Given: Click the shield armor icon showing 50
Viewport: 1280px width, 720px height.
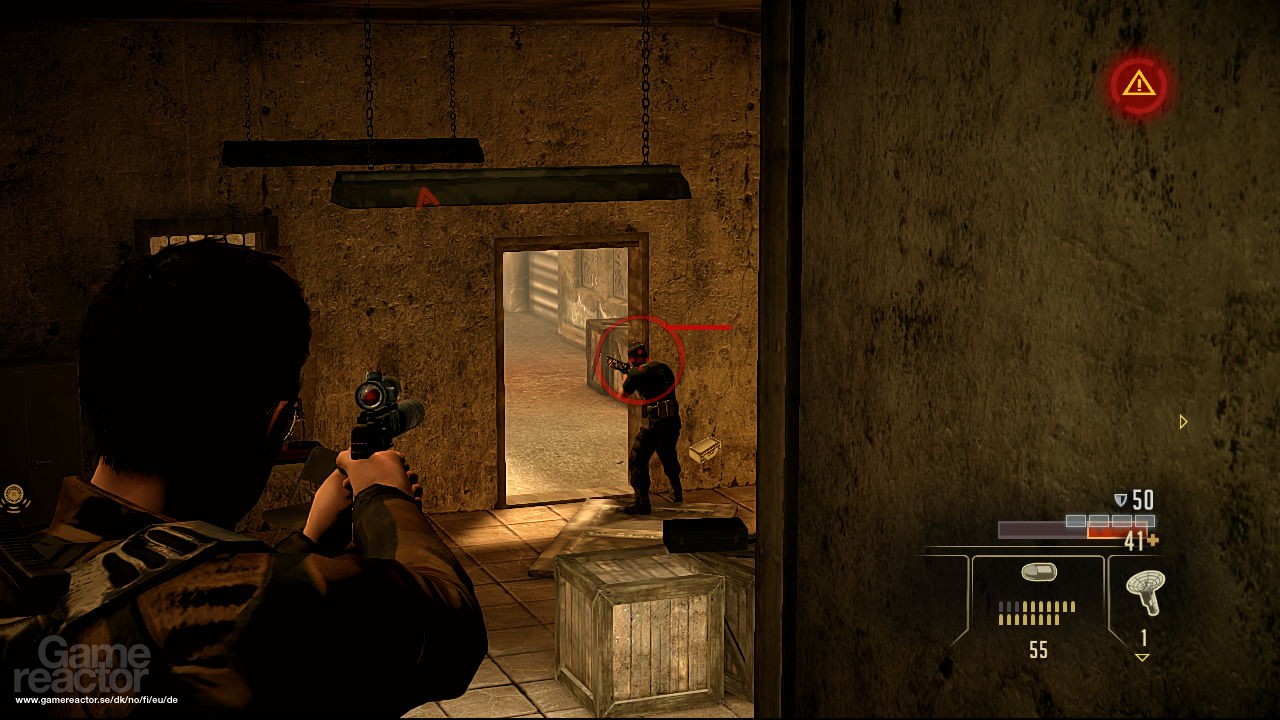Looking at the screenshot, I should tap(1121, 498).
